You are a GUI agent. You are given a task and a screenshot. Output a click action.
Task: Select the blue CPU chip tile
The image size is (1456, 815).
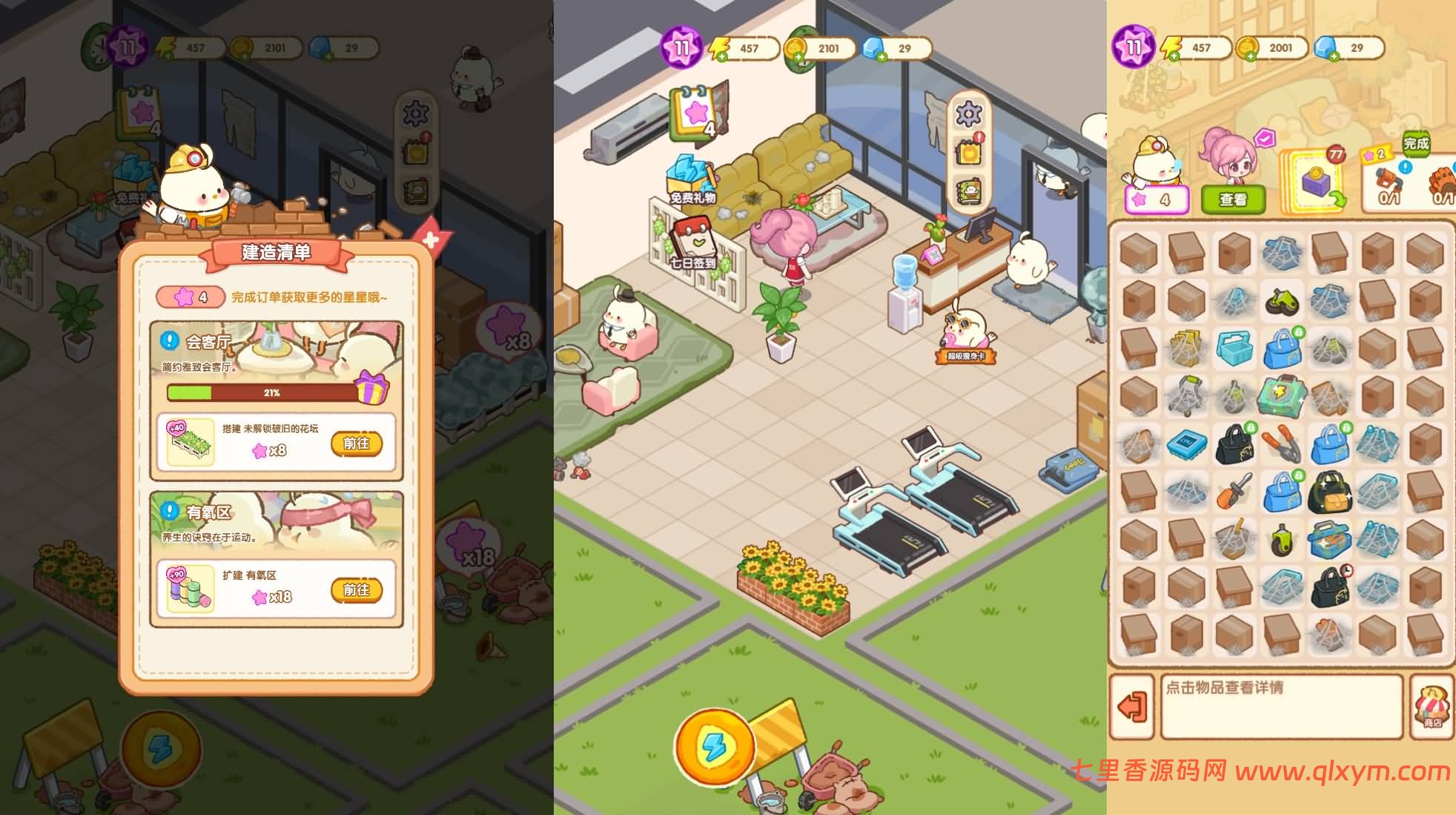click(1186, 444)
